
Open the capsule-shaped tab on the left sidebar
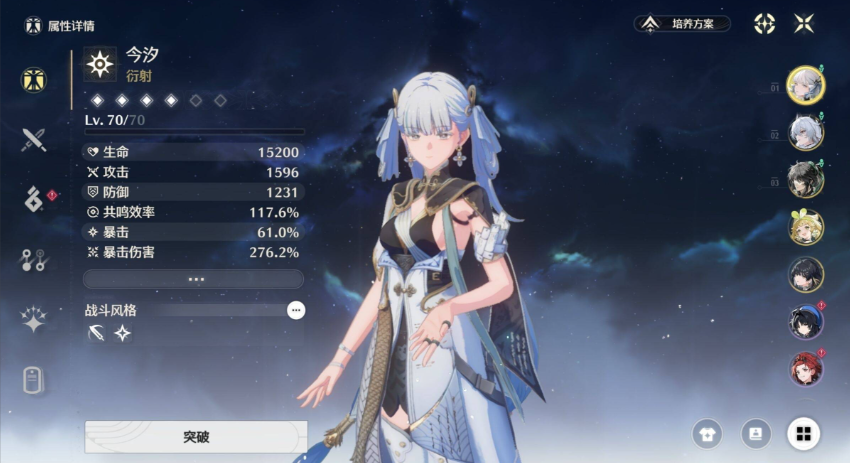(x=34, y=381)
